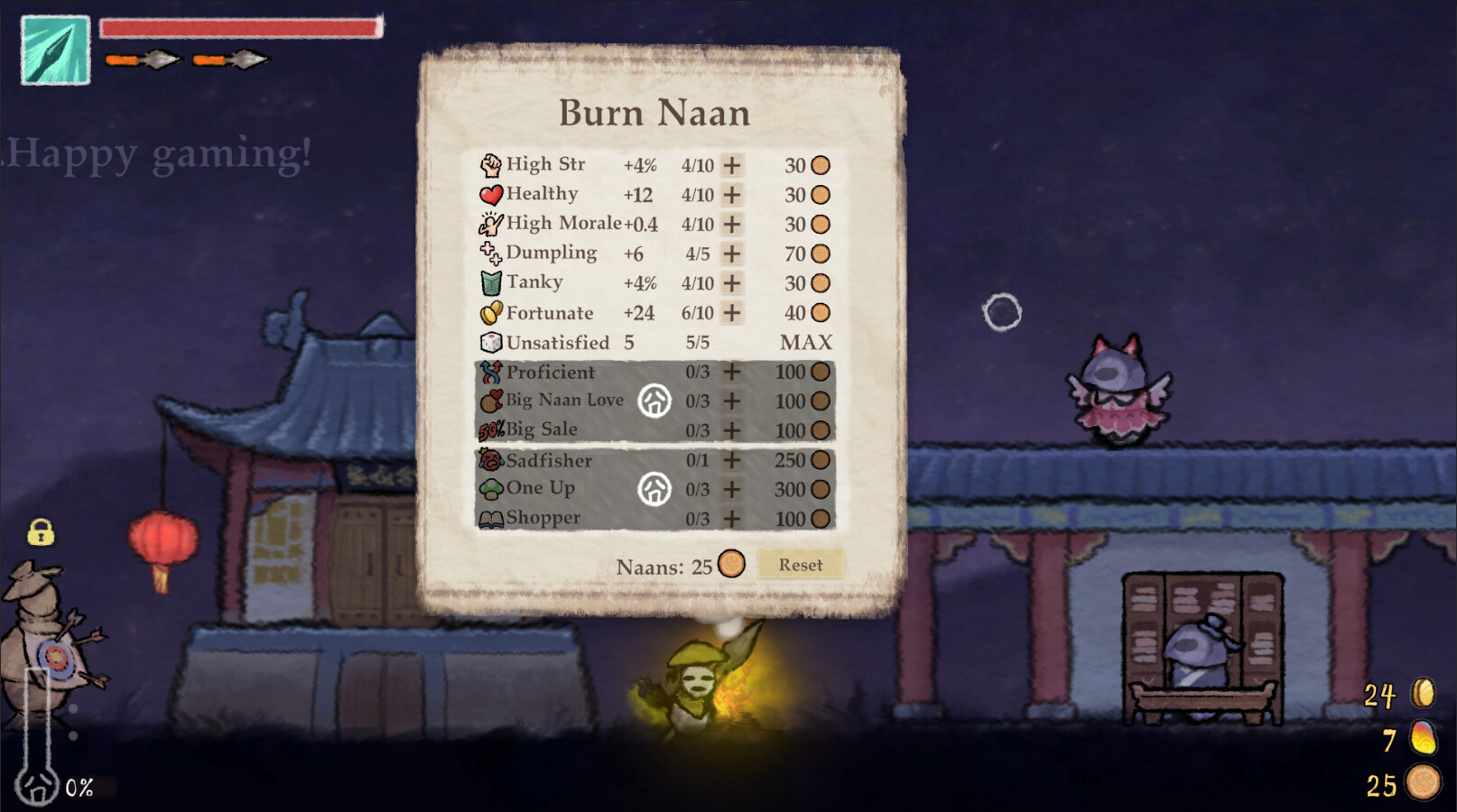This screenshot has height=812, width=1457.
Task: Increase the Shopper upgrade level
Action: 732,519
